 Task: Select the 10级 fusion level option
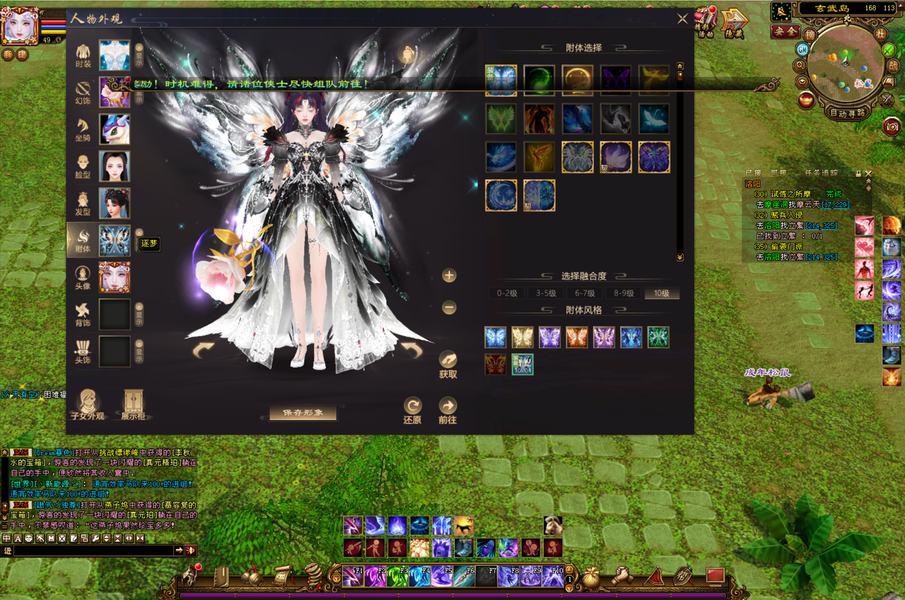coord(659,294)
